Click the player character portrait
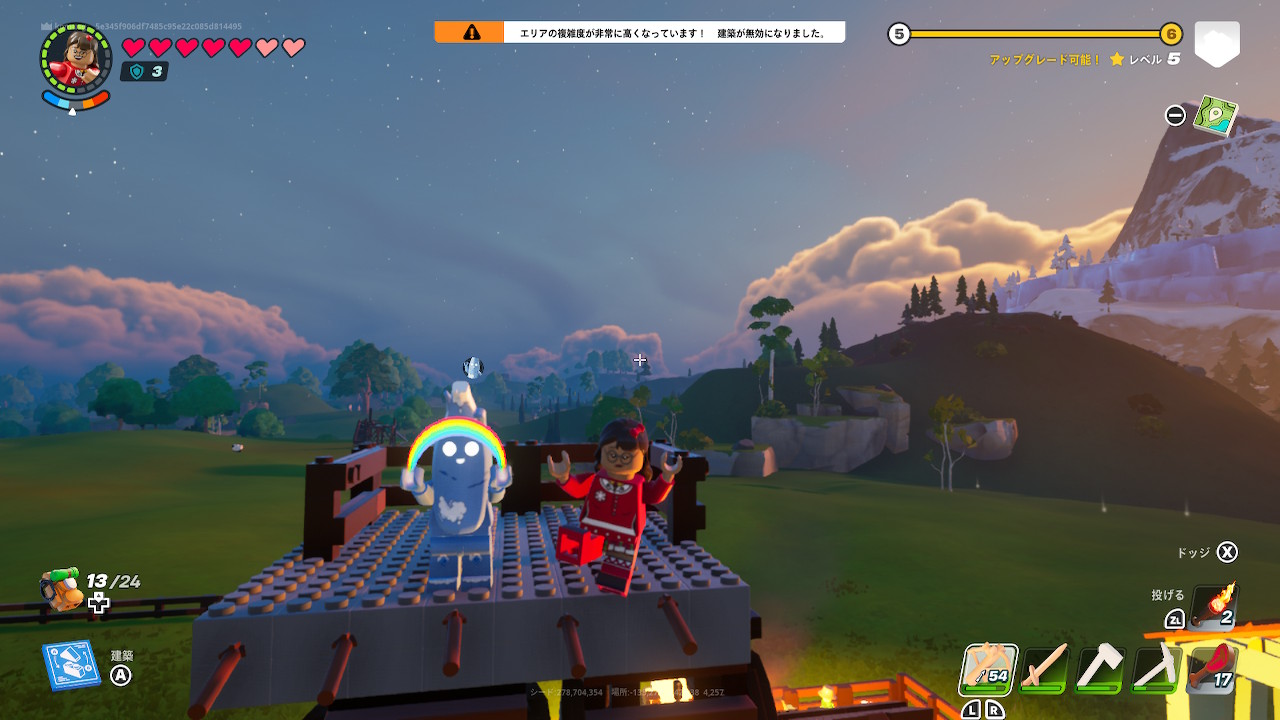1280x720 pixels. pos(76,60)
